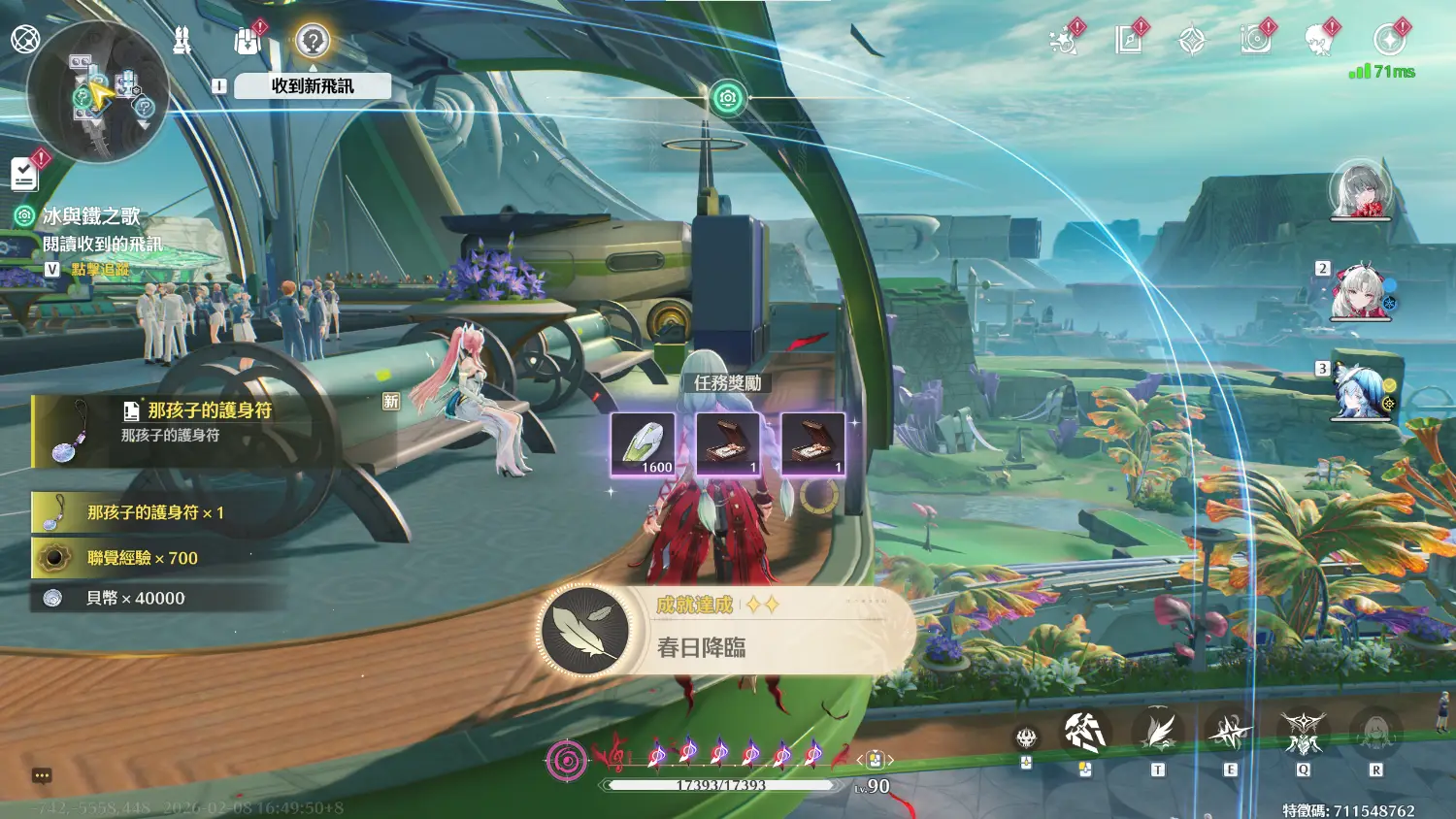Switch to party member 2 portrait
Image resolution: width=1456 pixels, height=819 pixels.
[x=1359, y=291]
